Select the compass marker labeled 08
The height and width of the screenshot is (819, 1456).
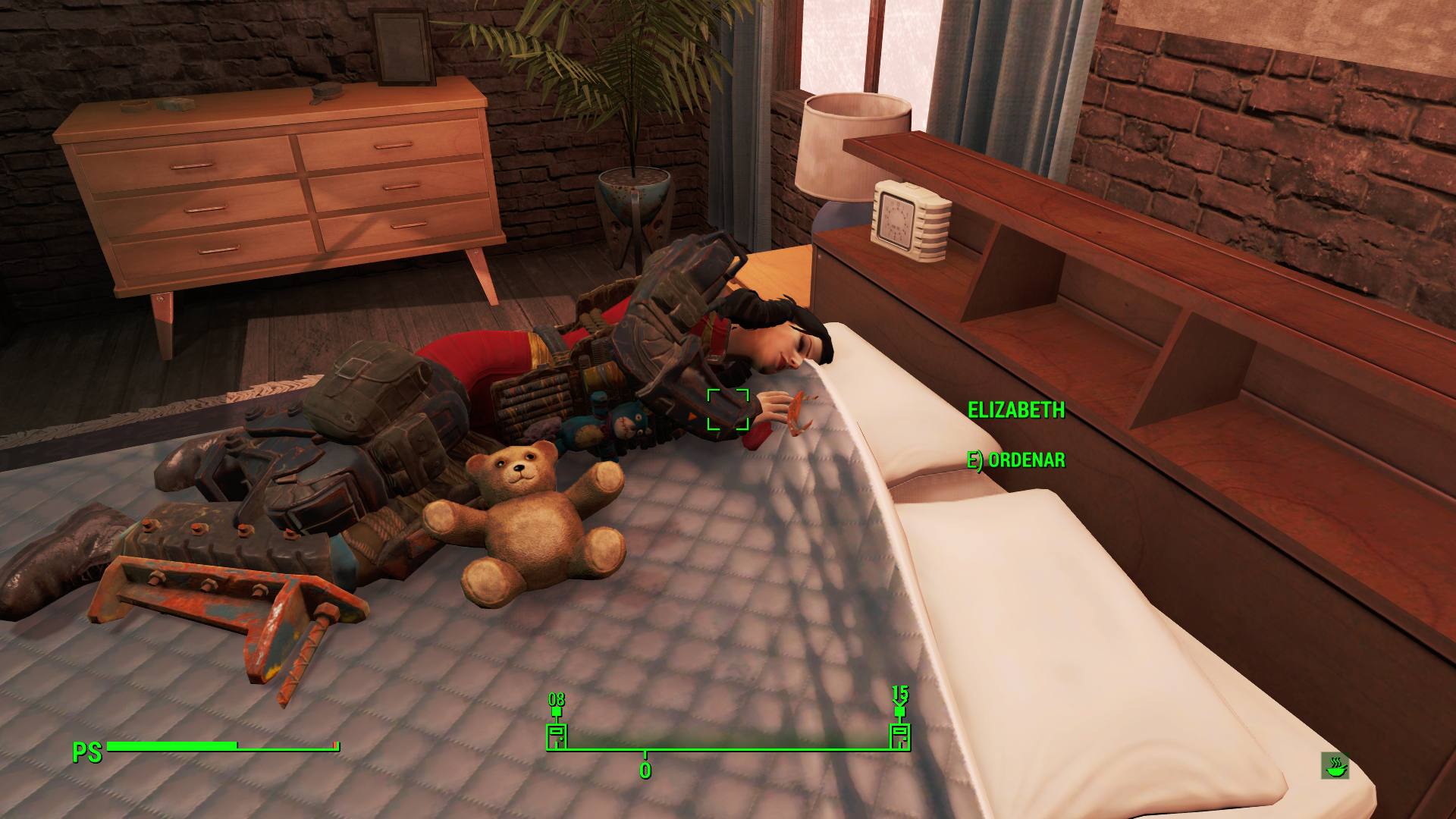557,733
